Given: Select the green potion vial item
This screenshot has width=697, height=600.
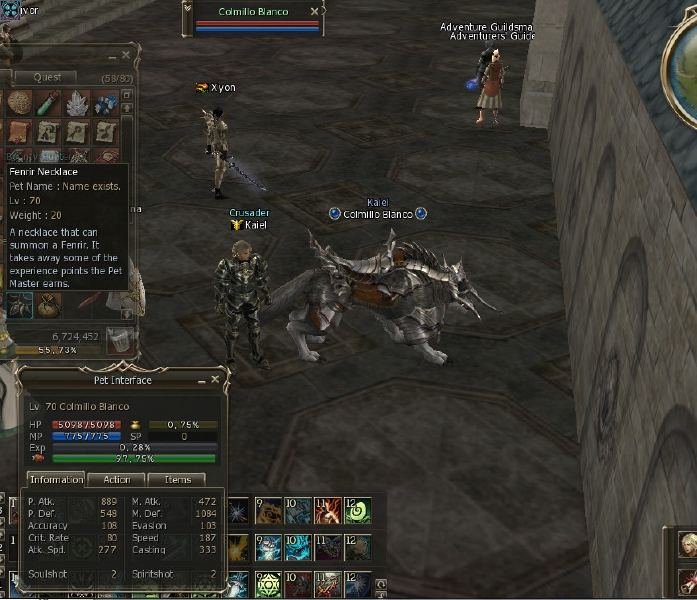Looking at the screenshot, I should tap(48, 102).
